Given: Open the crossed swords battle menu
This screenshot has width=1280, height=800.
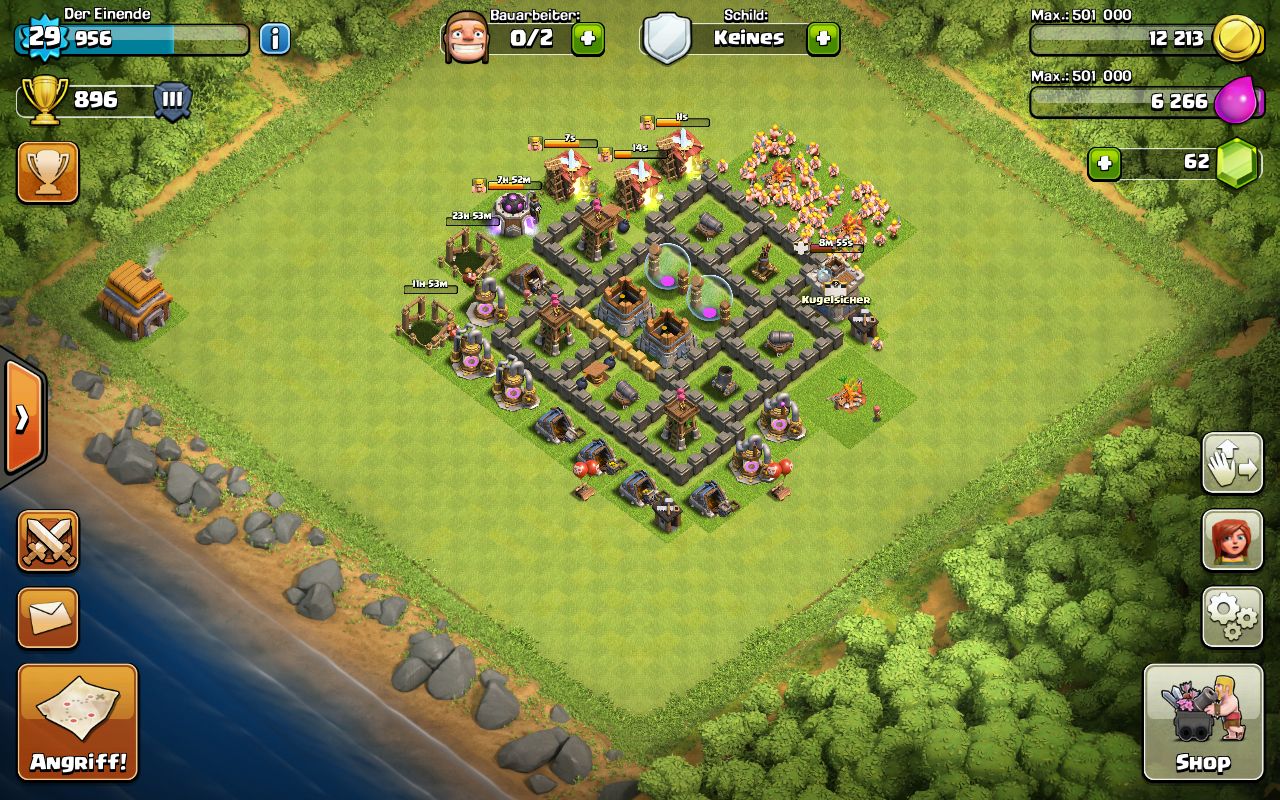Looking at the screenshot, I should (x=48, y=541).
